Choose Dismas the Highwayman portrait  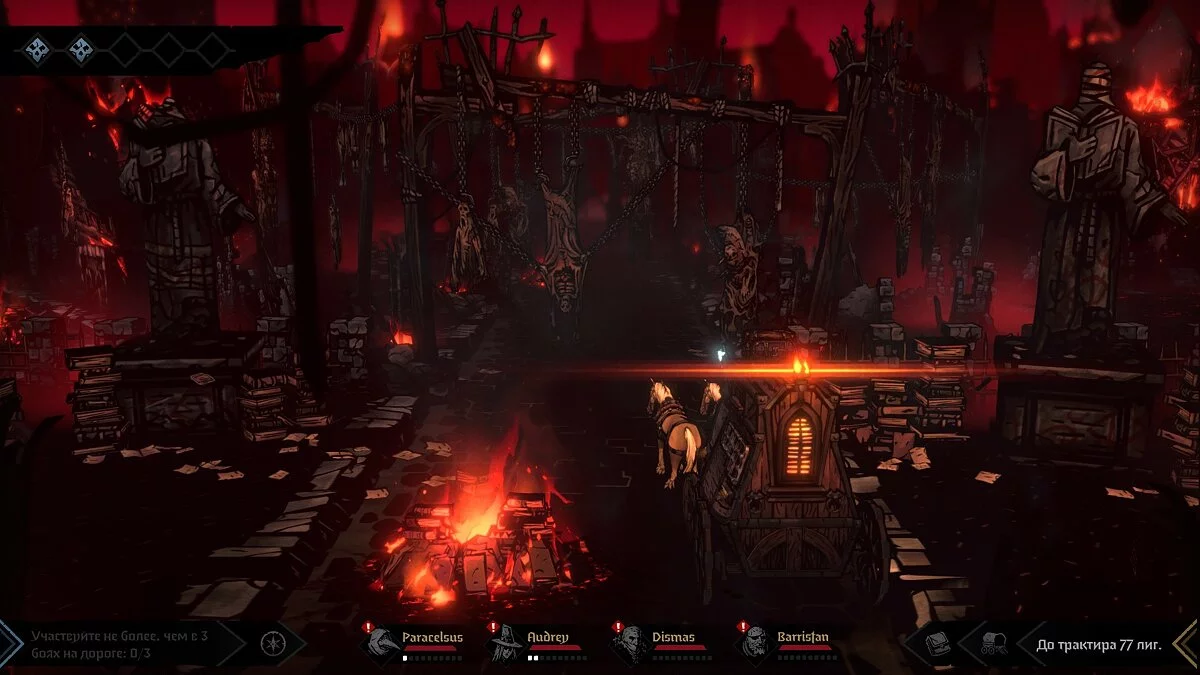click(630, 642)
